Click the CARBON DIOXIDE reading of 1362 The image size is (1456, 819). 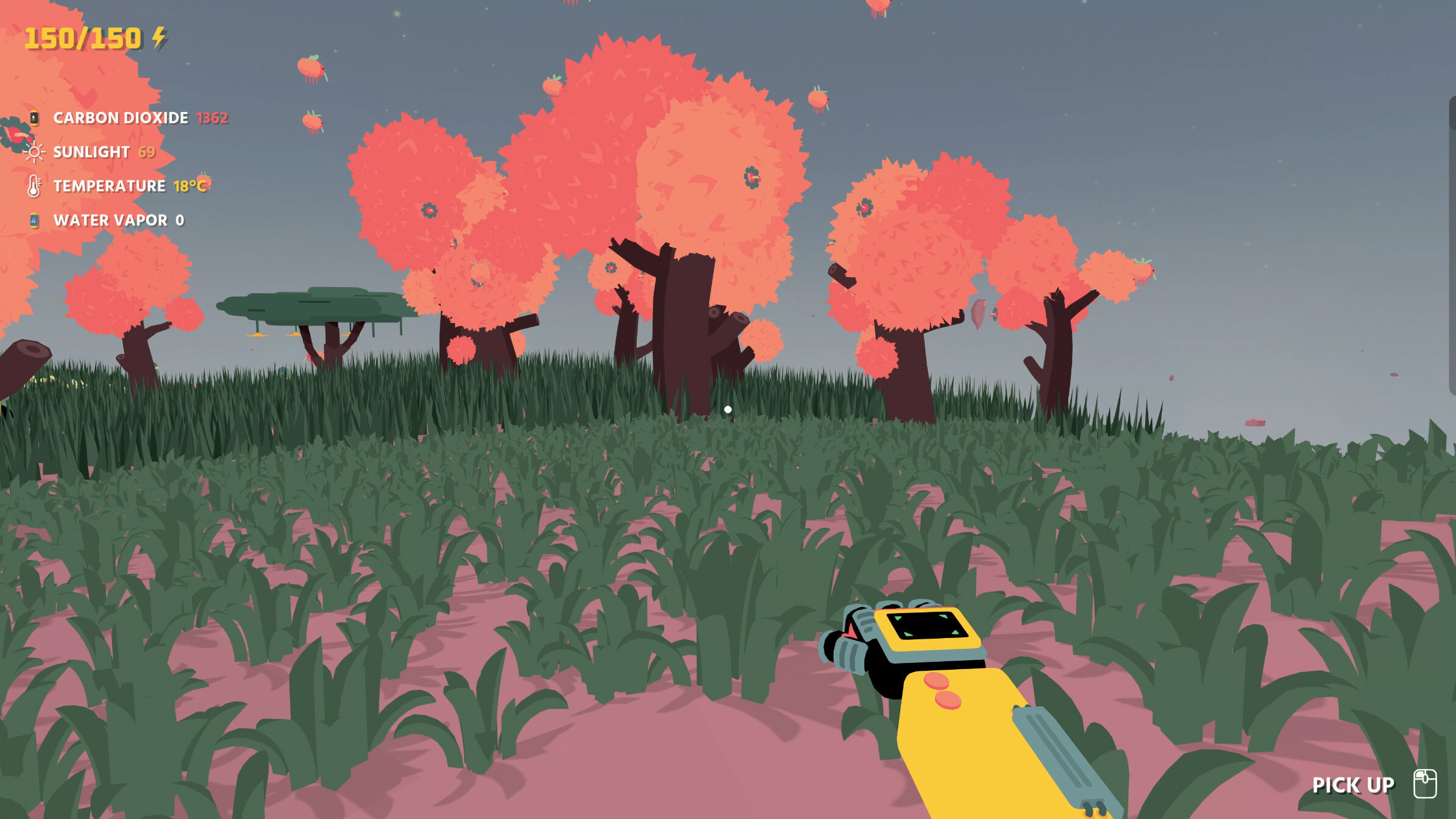point(213,118)
